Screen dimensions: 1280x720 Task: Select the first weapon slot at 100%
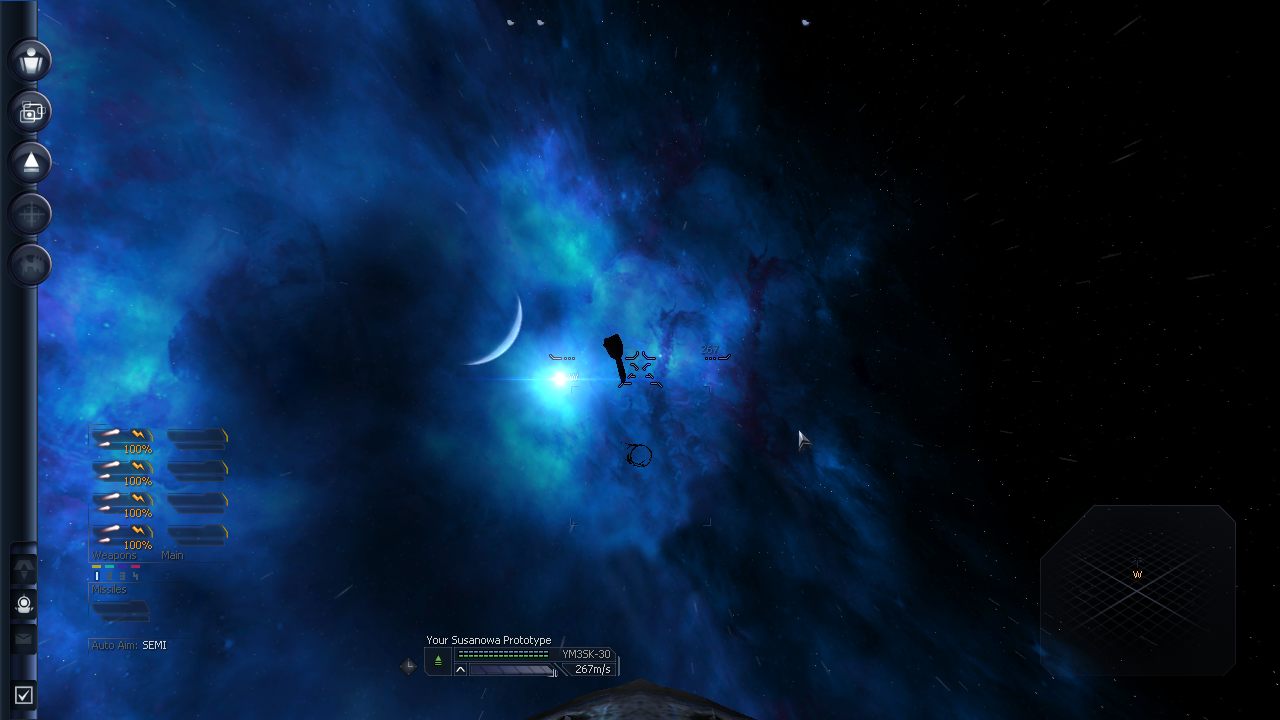(x=122, y=438)
